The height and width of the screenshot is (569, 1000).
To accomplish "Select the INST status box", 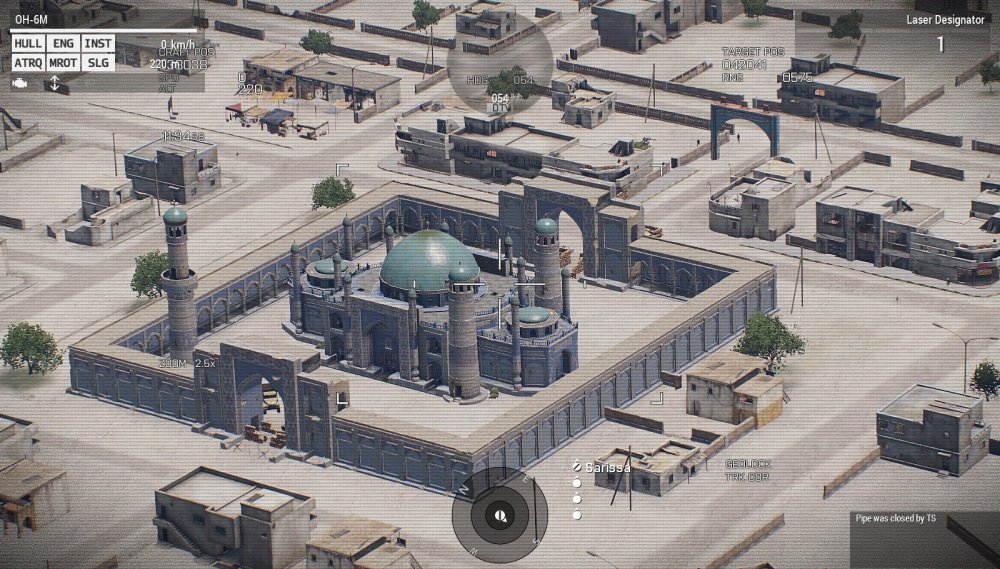I will tap(98, 44).
